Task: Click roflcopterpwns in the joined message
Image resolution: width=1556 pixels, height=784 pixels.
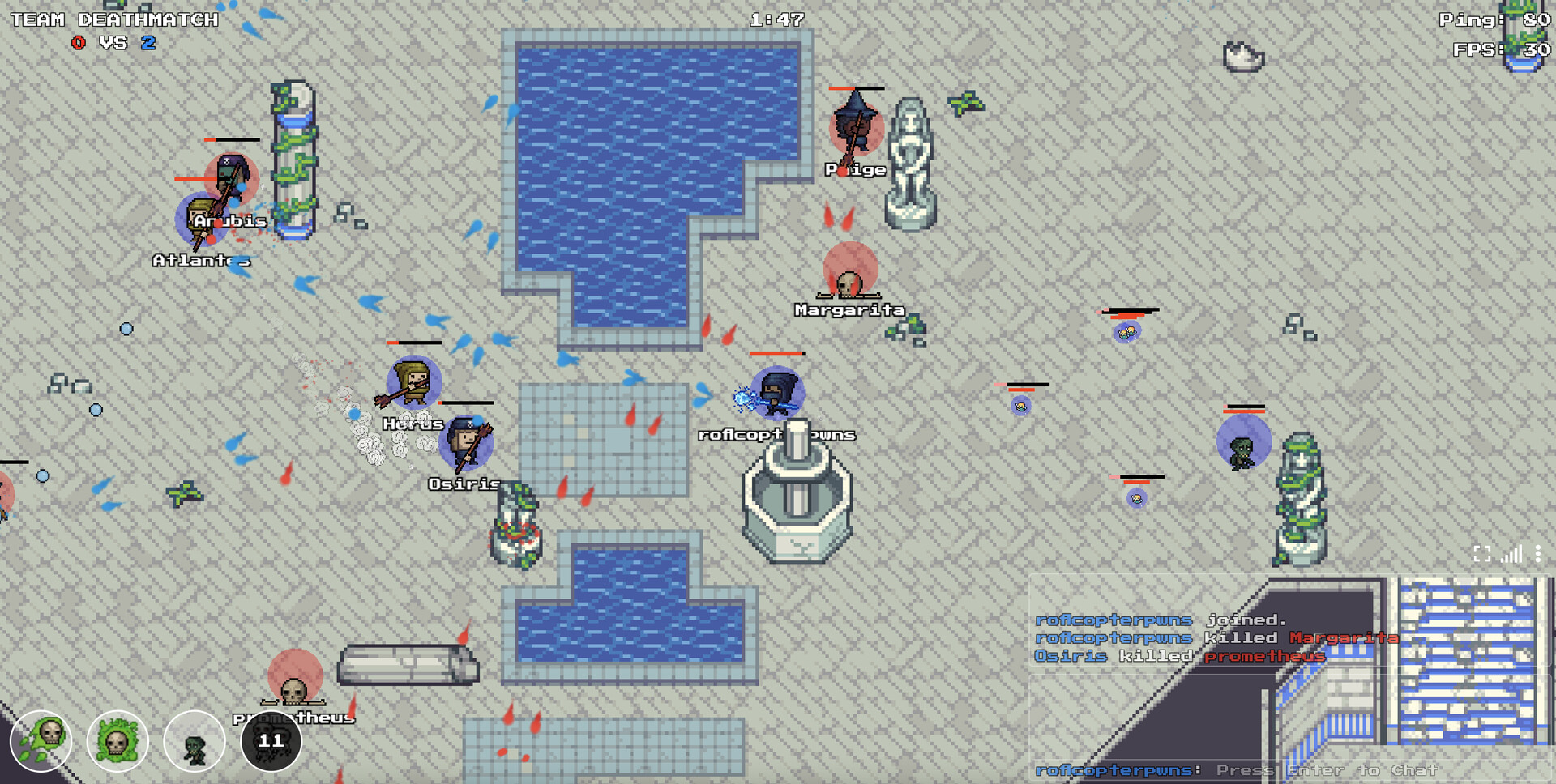Action: coord(1113,619)
